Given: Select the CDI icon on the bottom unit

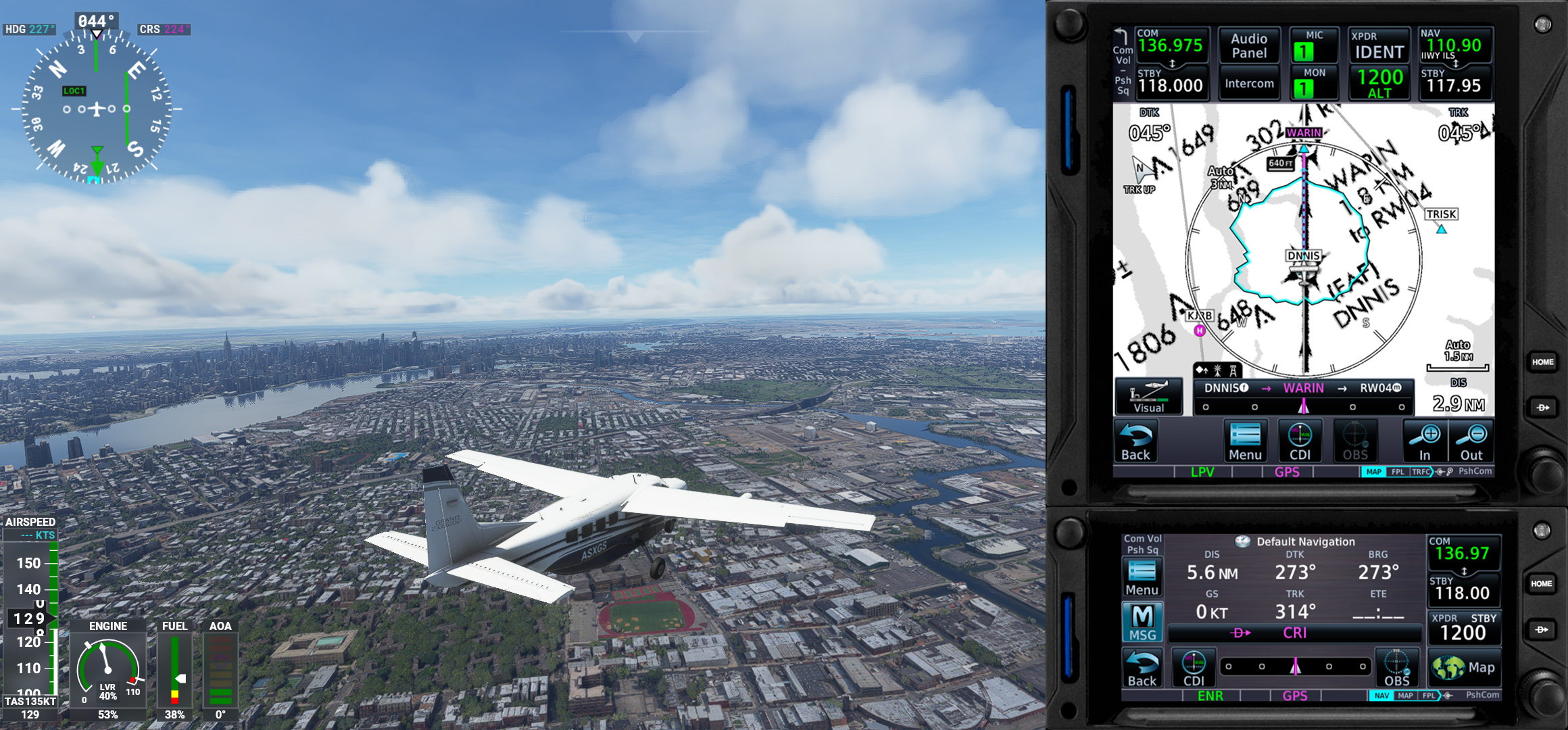Looking at the screenshot, I should [x=1194, y=667].
